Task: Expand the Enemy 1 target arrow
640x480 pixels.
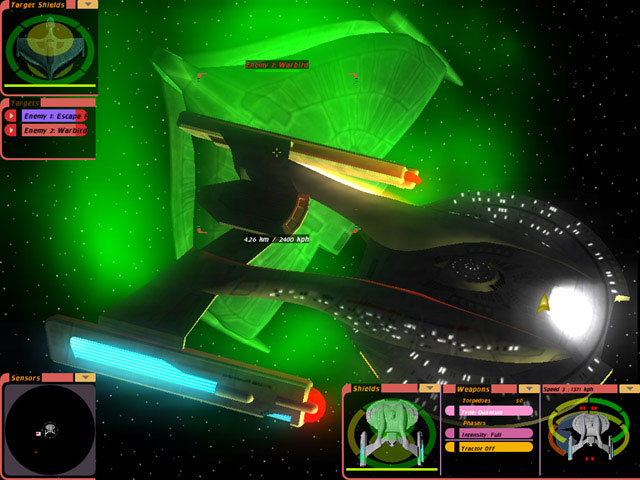Action: pos(11,116)
